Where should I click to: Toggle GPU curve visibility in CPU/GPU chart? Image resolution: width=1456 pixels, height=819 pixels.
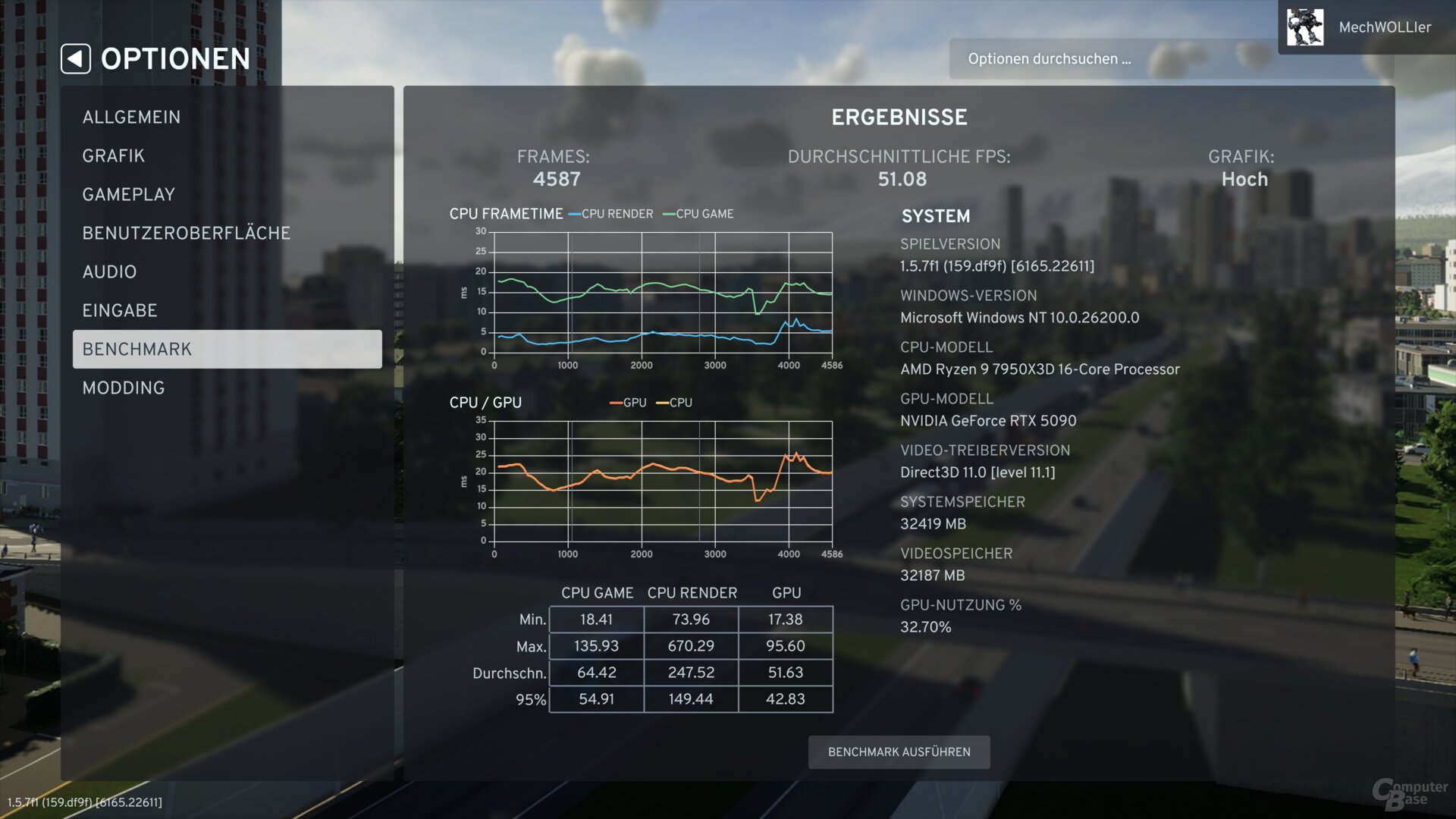616,403
